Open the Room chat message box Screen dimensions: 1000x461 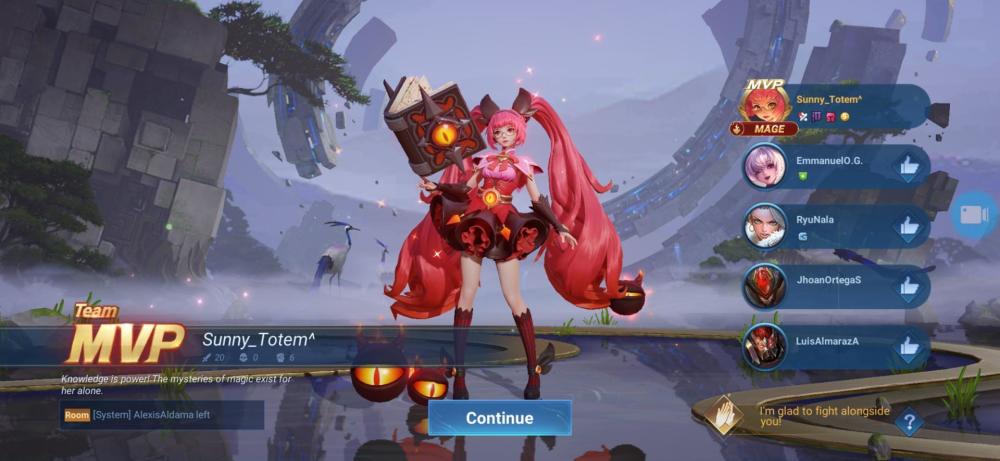162,415
